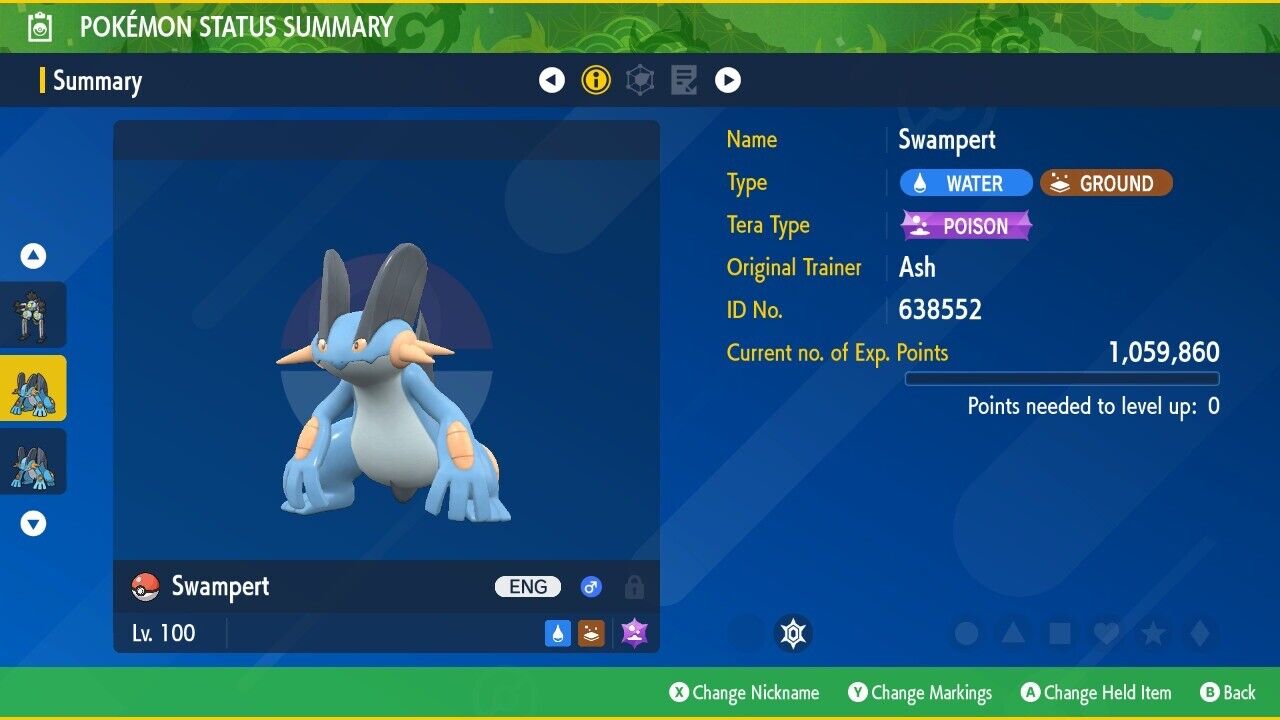1280x720 pixels.
Task: Open the trainer memo notes tab
Action: (x=684, y=80)
